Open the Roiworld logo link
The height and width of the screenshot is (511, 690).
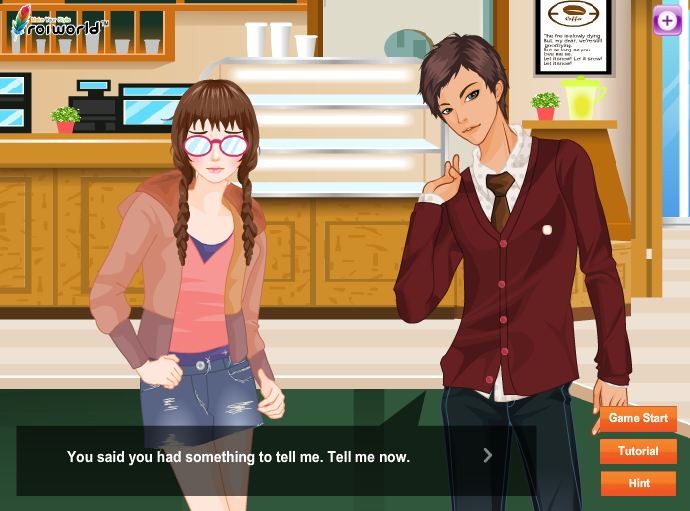point(57,24)
